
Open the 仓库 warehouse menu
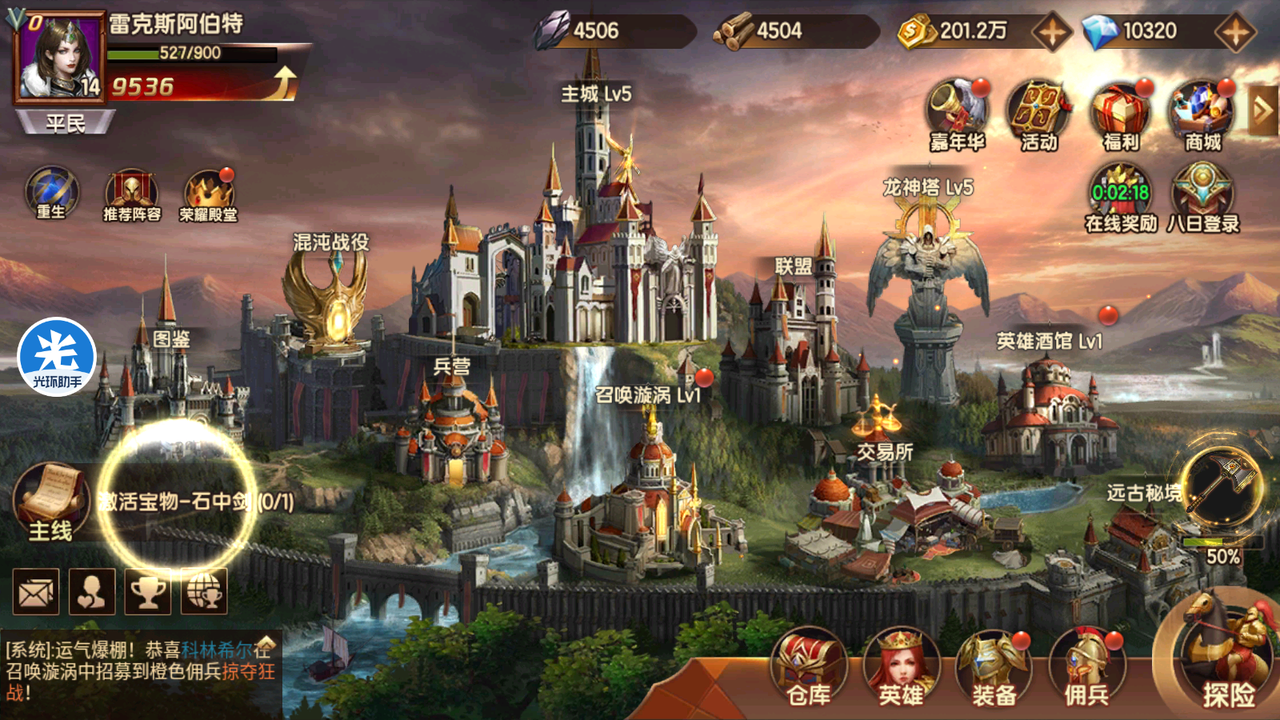pyautogui.click(x=808, y=664)
